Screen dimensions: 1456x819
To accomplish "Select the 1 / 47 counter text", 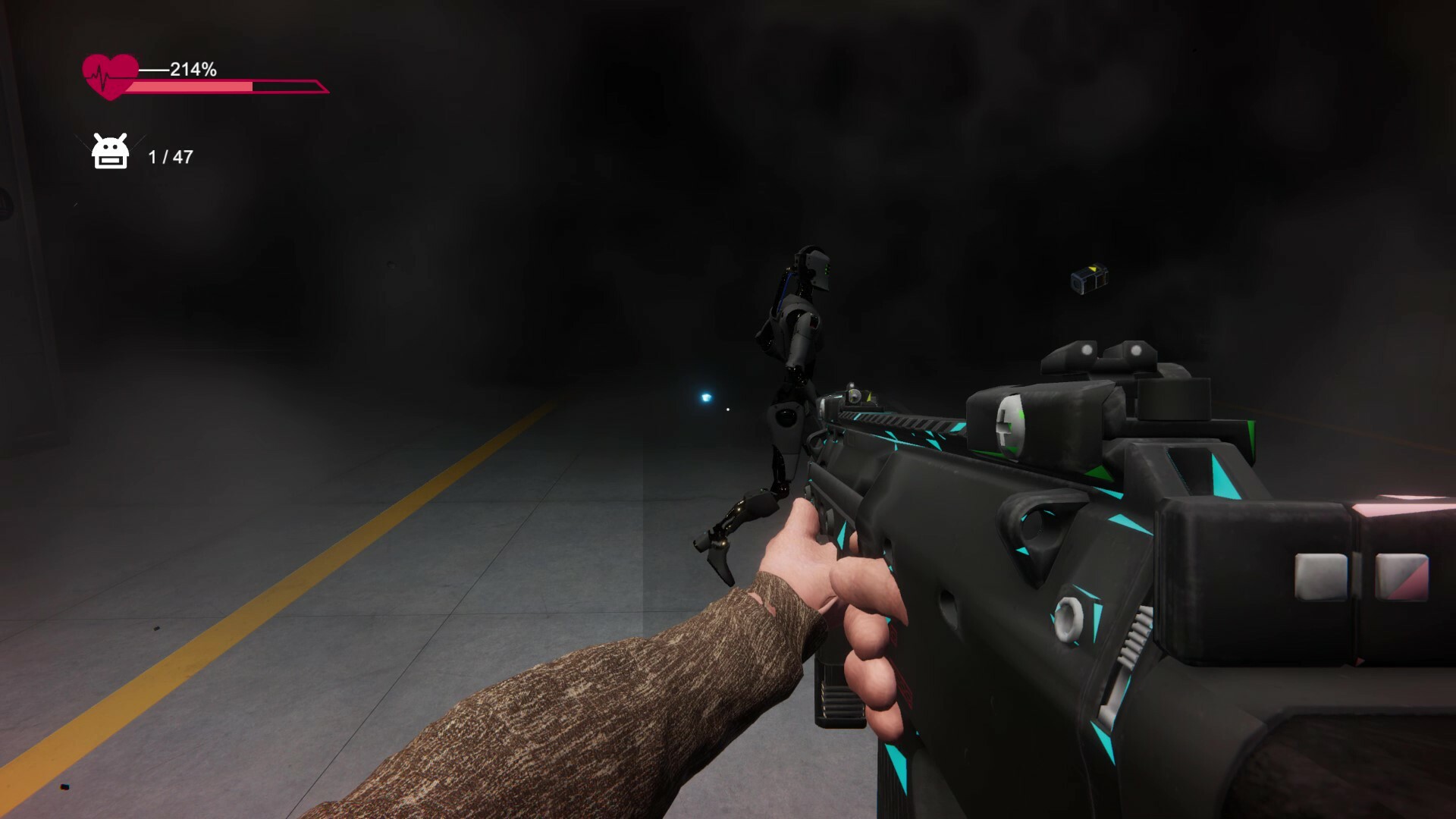I will (171, 158).
